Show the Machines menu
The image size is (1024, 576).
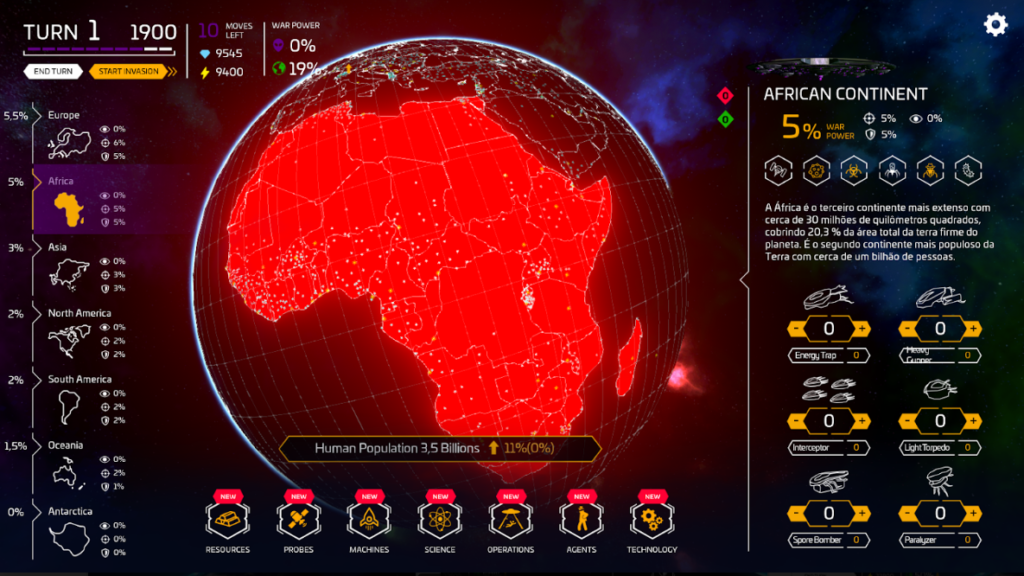coord(369,522)
